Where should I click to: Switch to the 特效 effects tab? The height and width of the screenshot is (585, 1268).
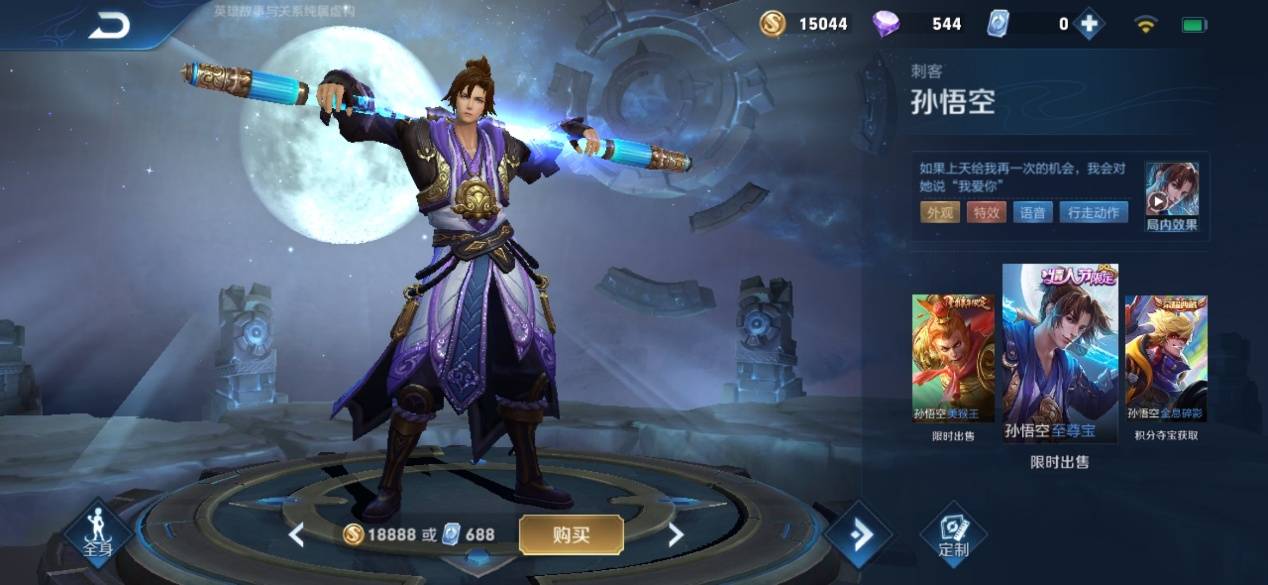(x=986, y=212)
